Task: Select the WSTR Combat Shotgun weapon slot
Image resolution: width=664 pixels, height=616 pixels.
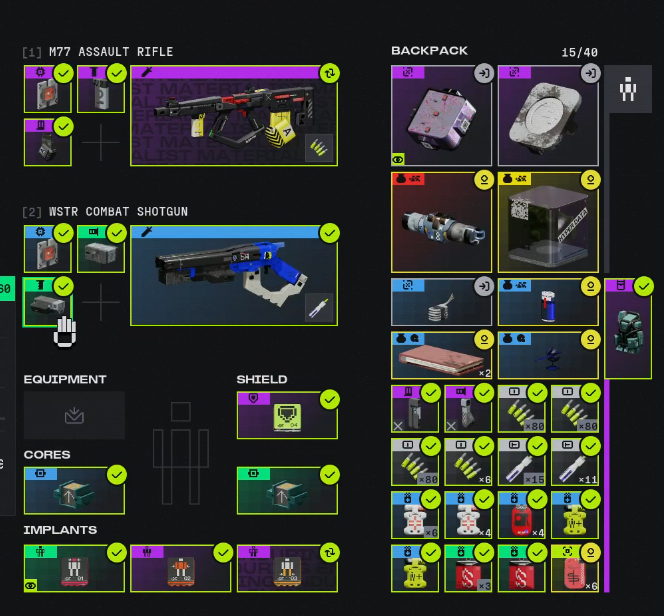Action: tap(233, 275)
